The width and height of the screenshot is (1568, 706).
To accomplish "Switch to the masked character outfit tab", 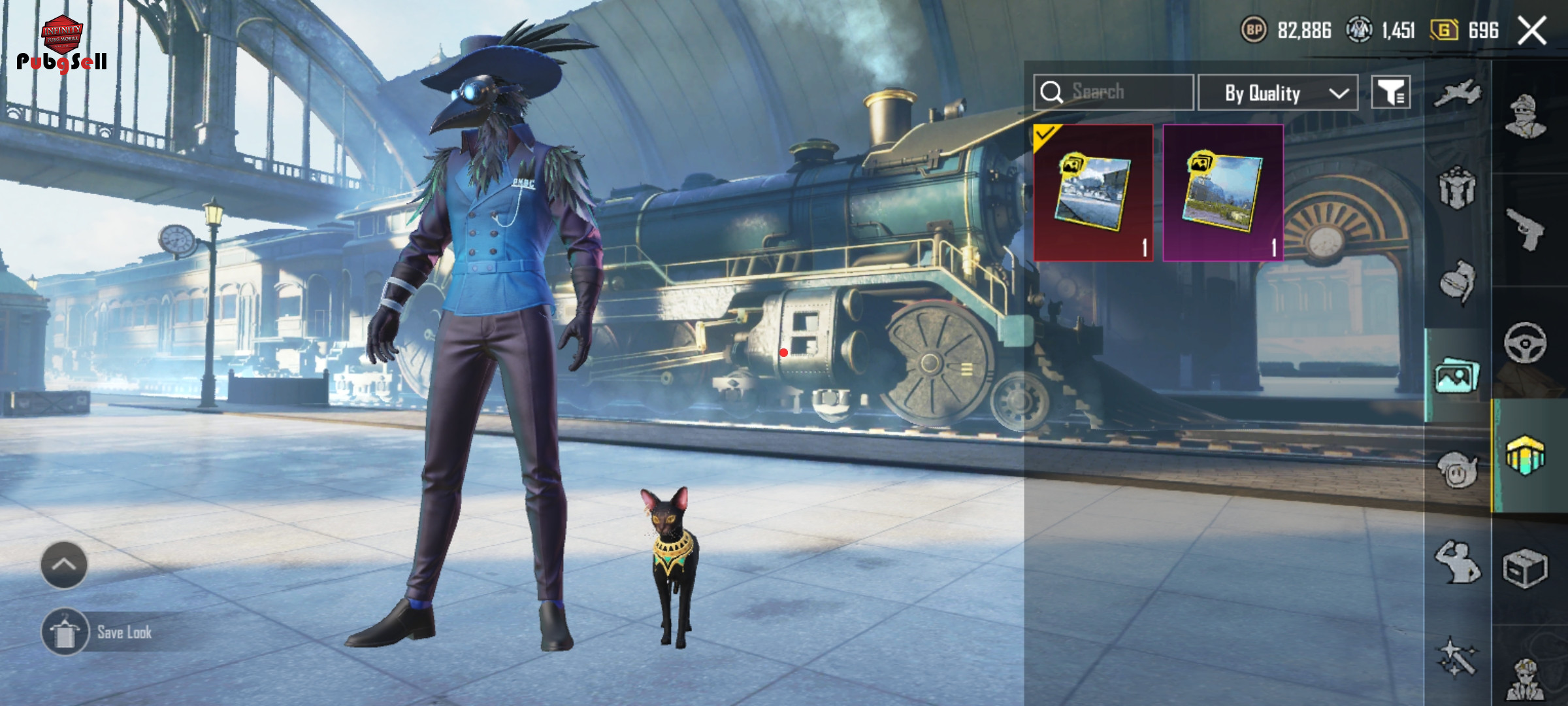I will point(1526,116).
